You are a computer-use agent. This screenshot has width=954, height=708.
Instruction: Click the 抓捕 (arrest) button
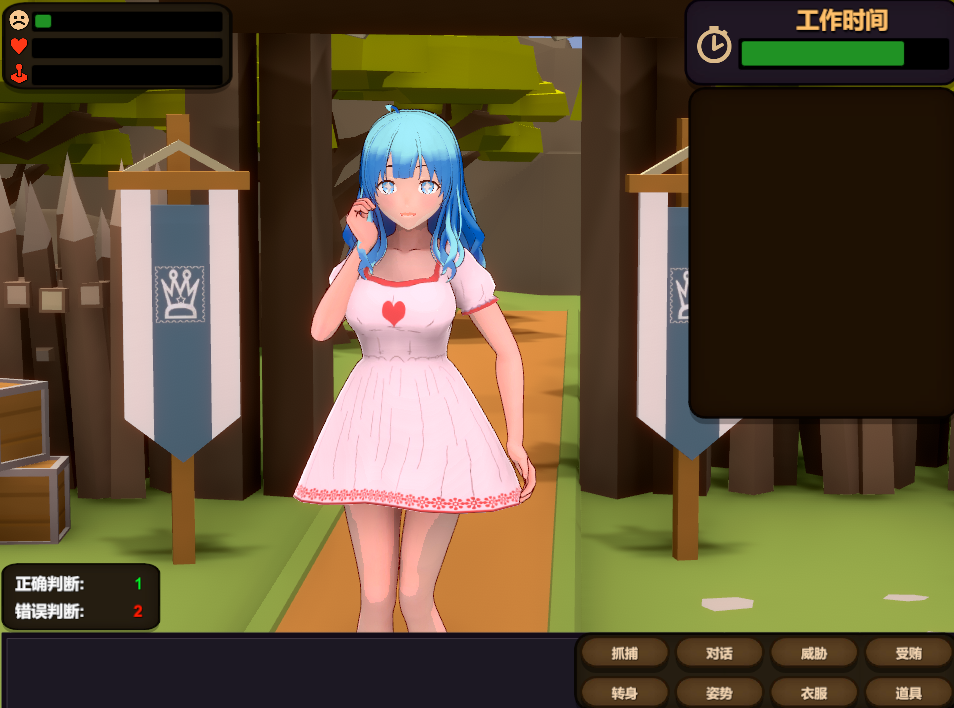pyautogui.click(x=624, y=654)
